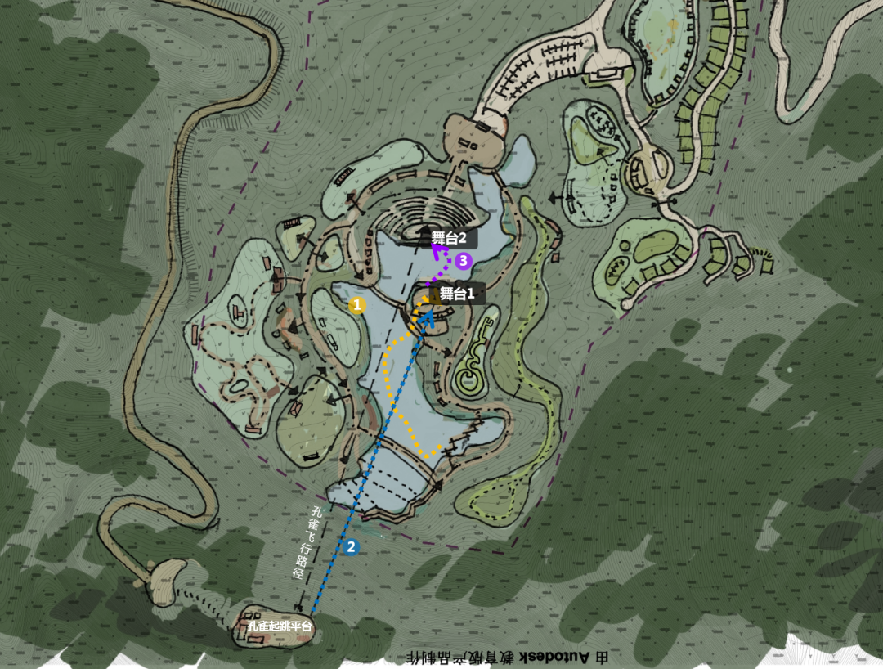This screenshot has width=883, height=669.
Task: Click the 舞台2 map label
Action: click(449, 239)
